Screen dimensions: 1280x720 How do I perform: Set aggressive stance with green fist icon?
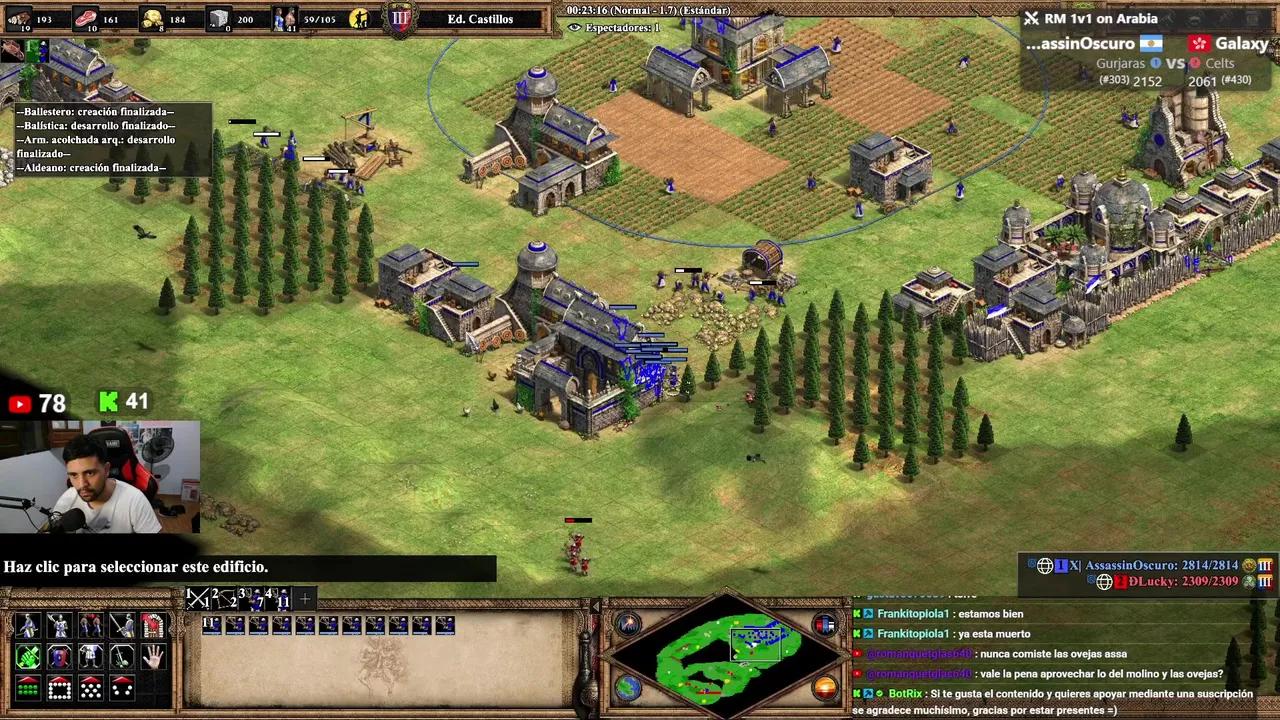(x=28, y=657)
